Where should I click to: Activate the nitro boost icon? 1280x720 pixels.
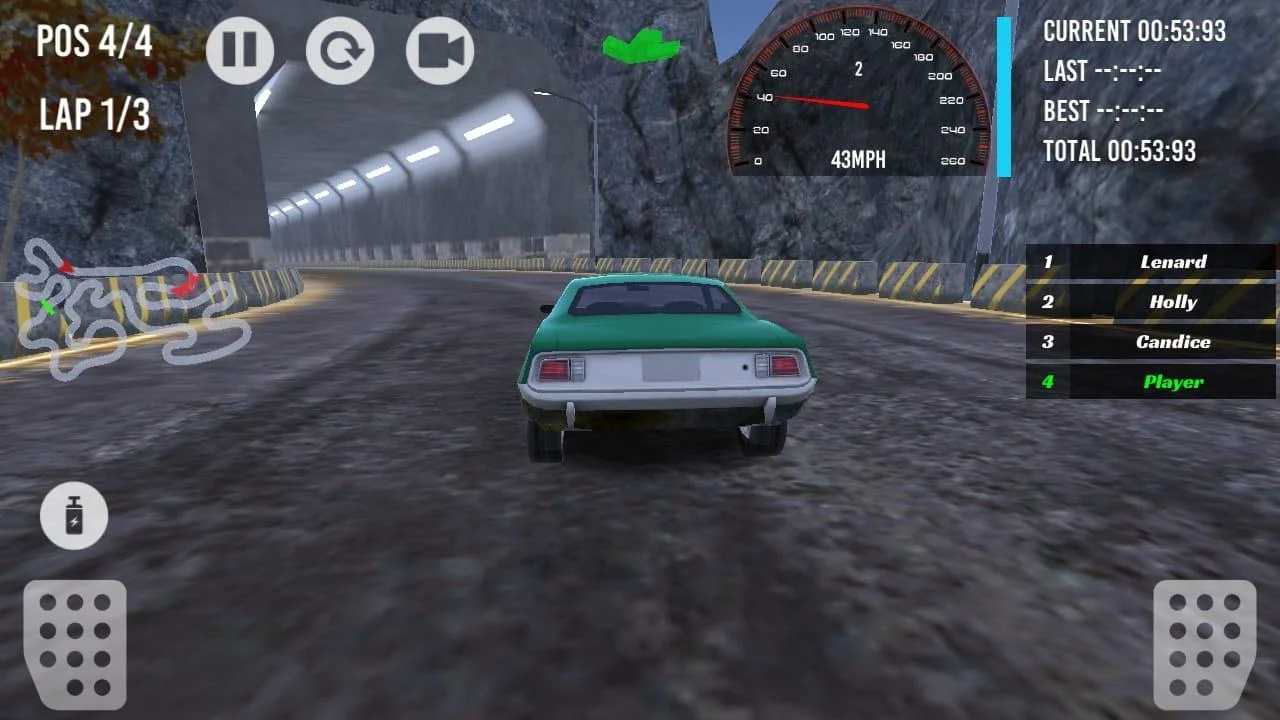click(75, 515)
